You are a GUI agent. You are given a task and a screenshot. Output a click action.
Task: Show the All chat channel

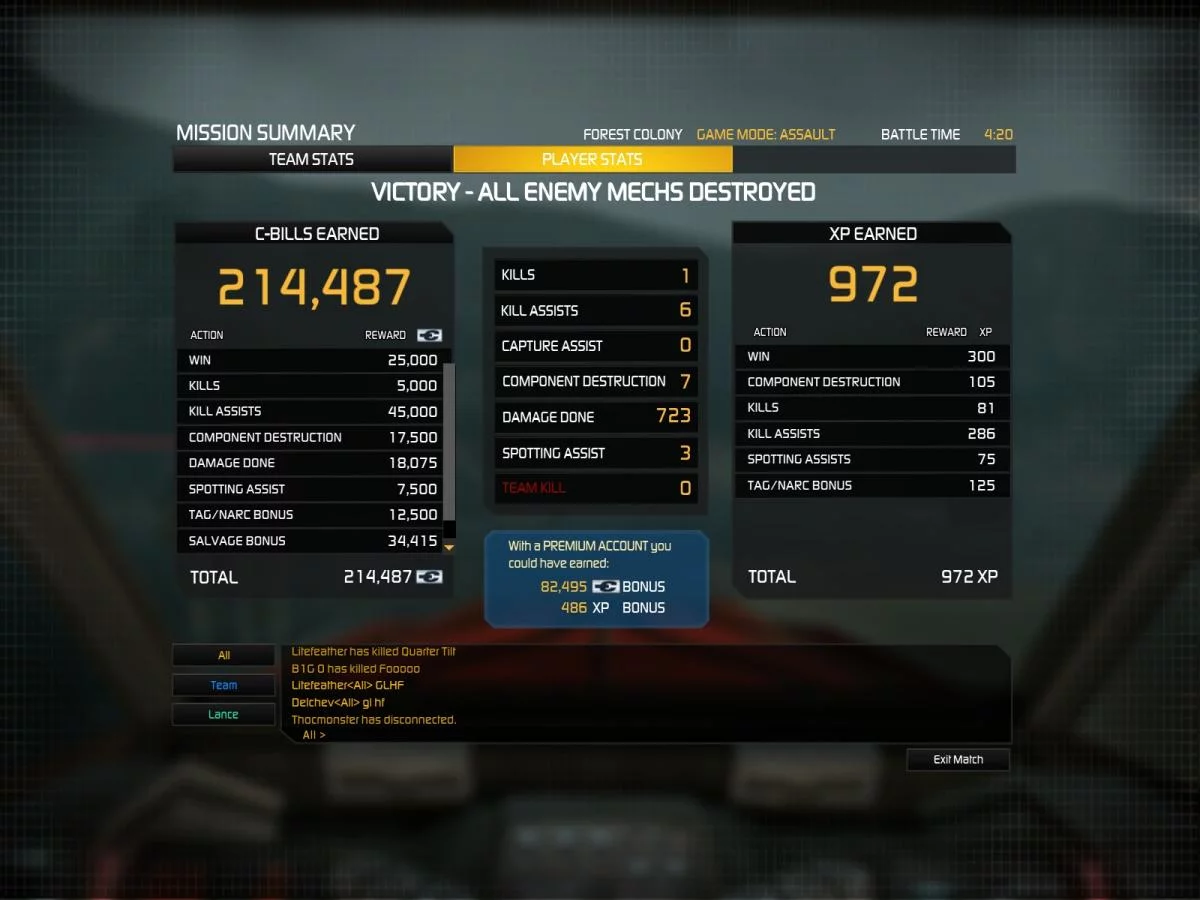pyautogui.click(x=224, y=656)
